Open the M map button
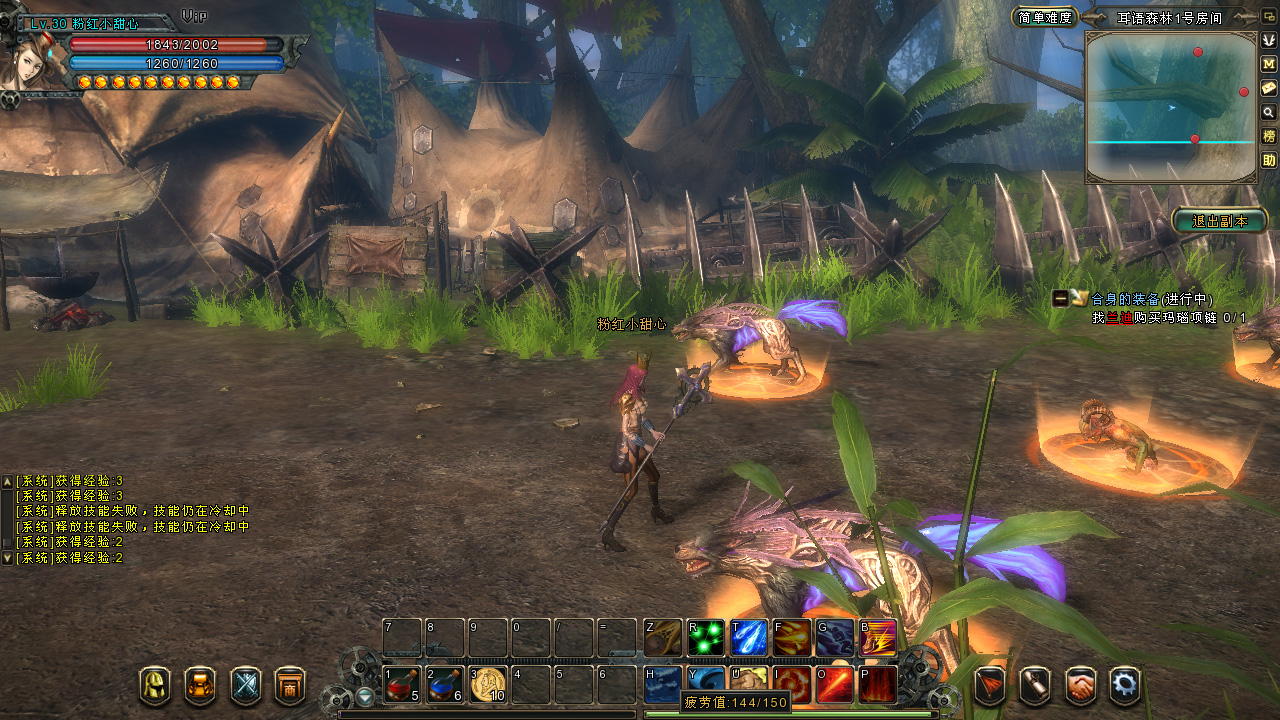Viewport: 1280px width, 720px height. (1269, 64)
